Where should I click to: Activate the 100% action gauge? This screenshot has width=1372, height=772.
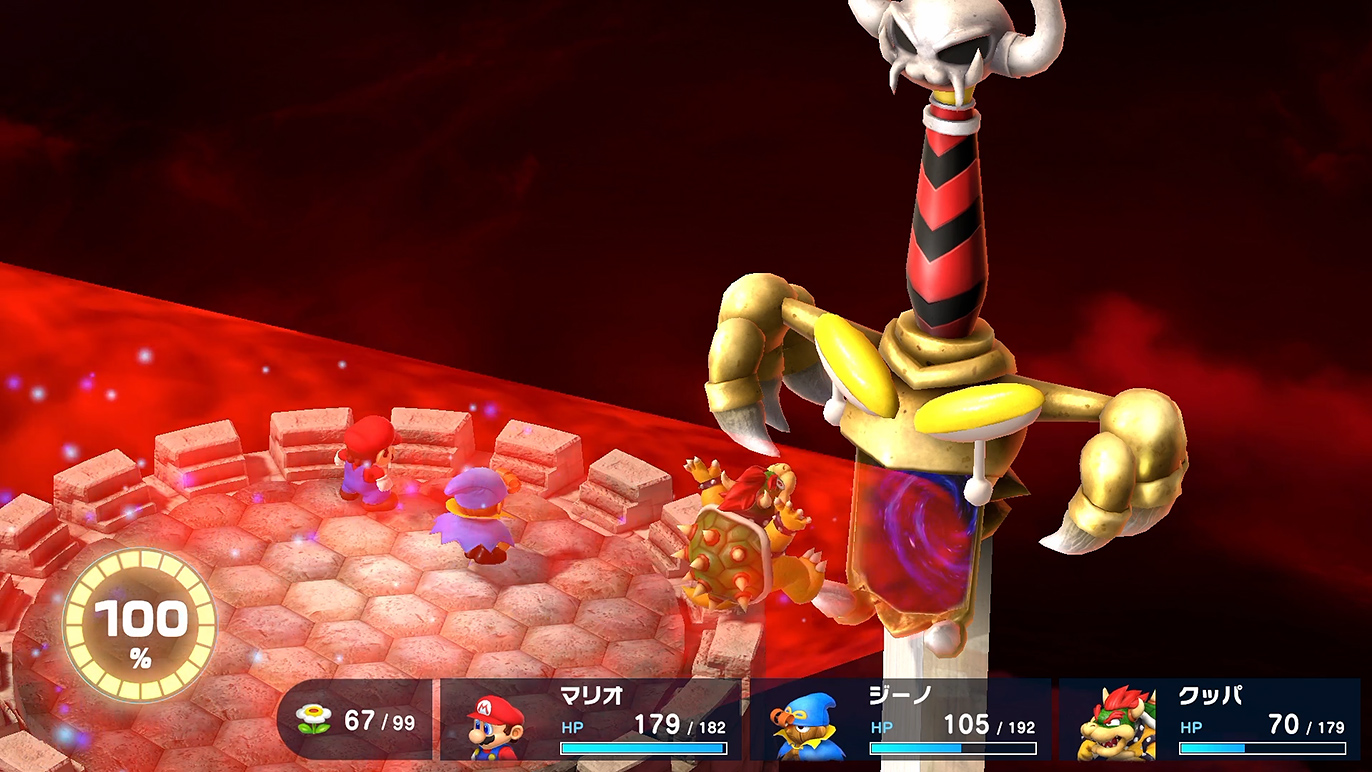click(x=139, y=623)
